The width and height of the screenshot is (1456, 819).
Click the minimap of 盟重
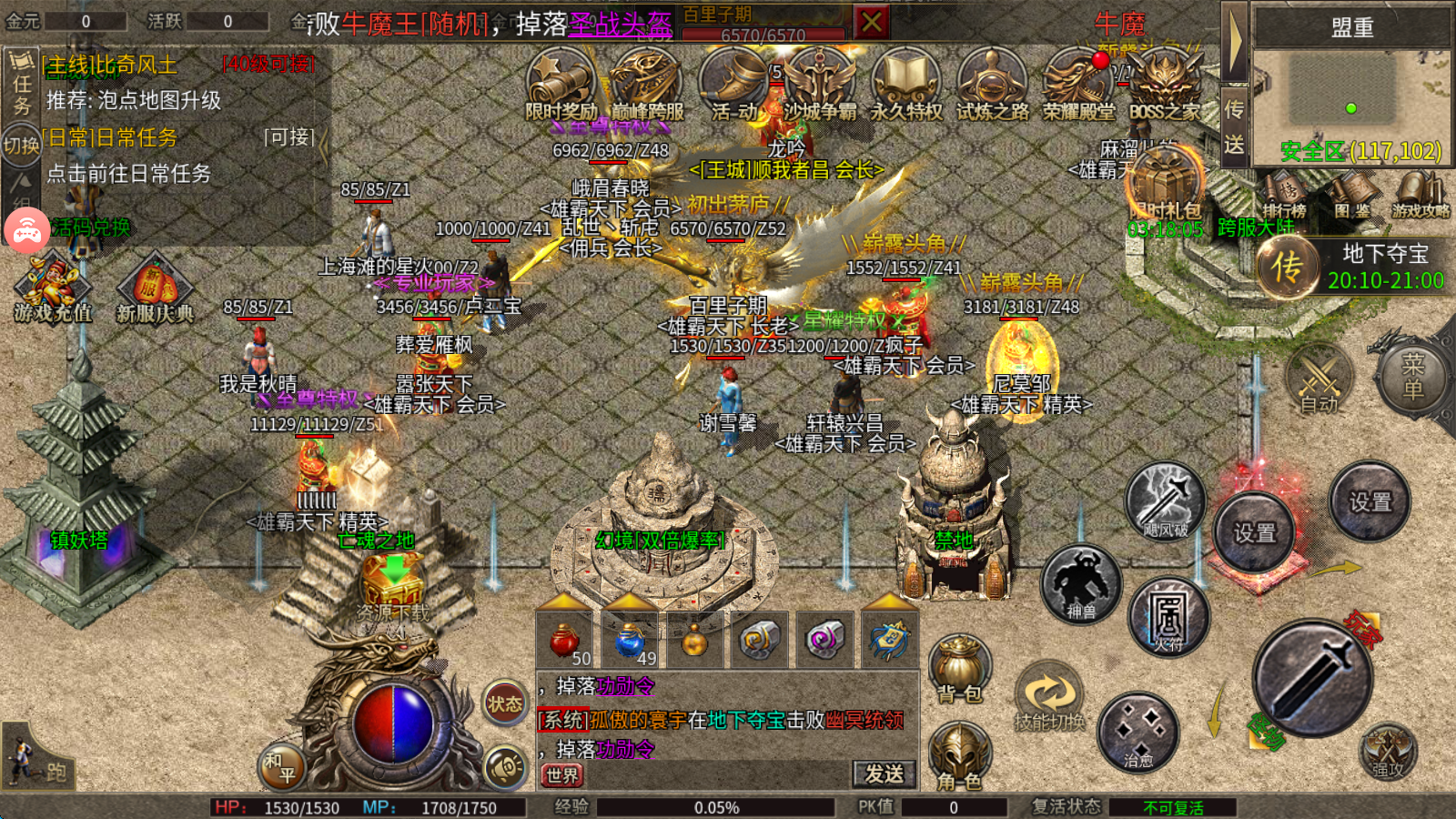[x=1351, y=100]
